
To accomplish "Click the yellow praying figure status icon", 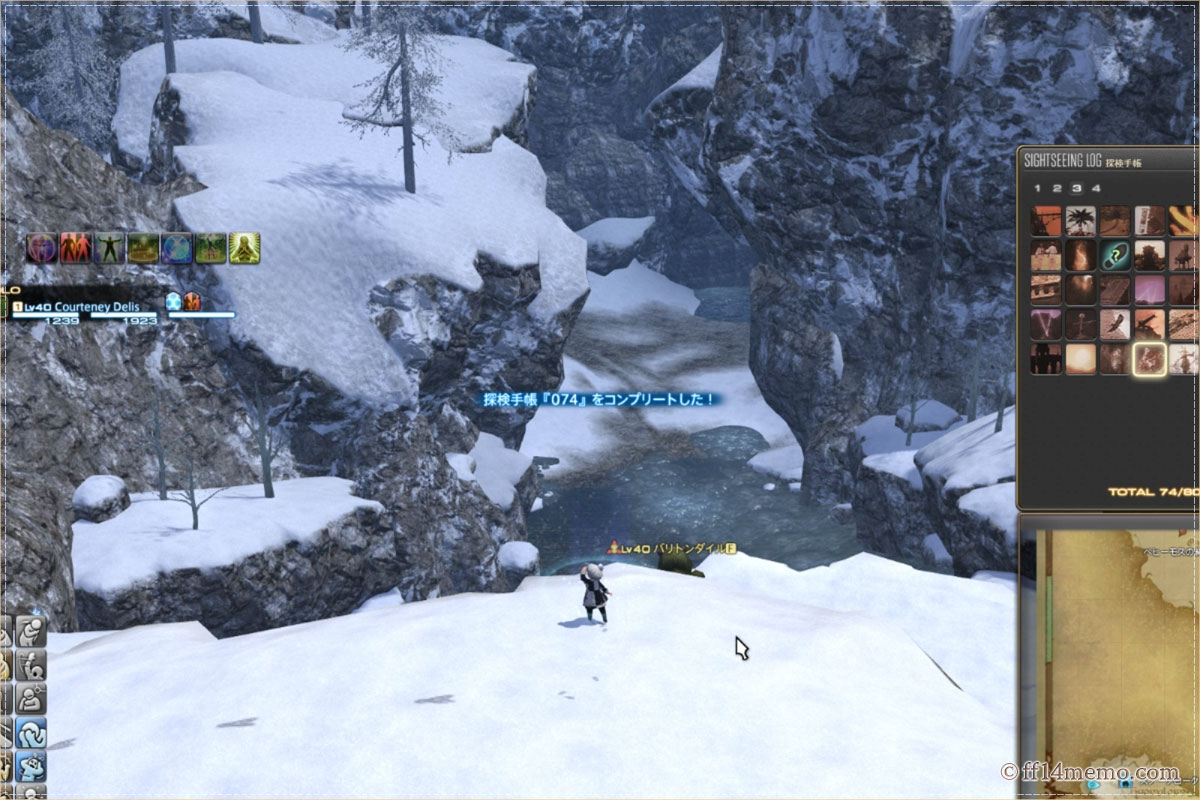I will [x=244, y=248].
